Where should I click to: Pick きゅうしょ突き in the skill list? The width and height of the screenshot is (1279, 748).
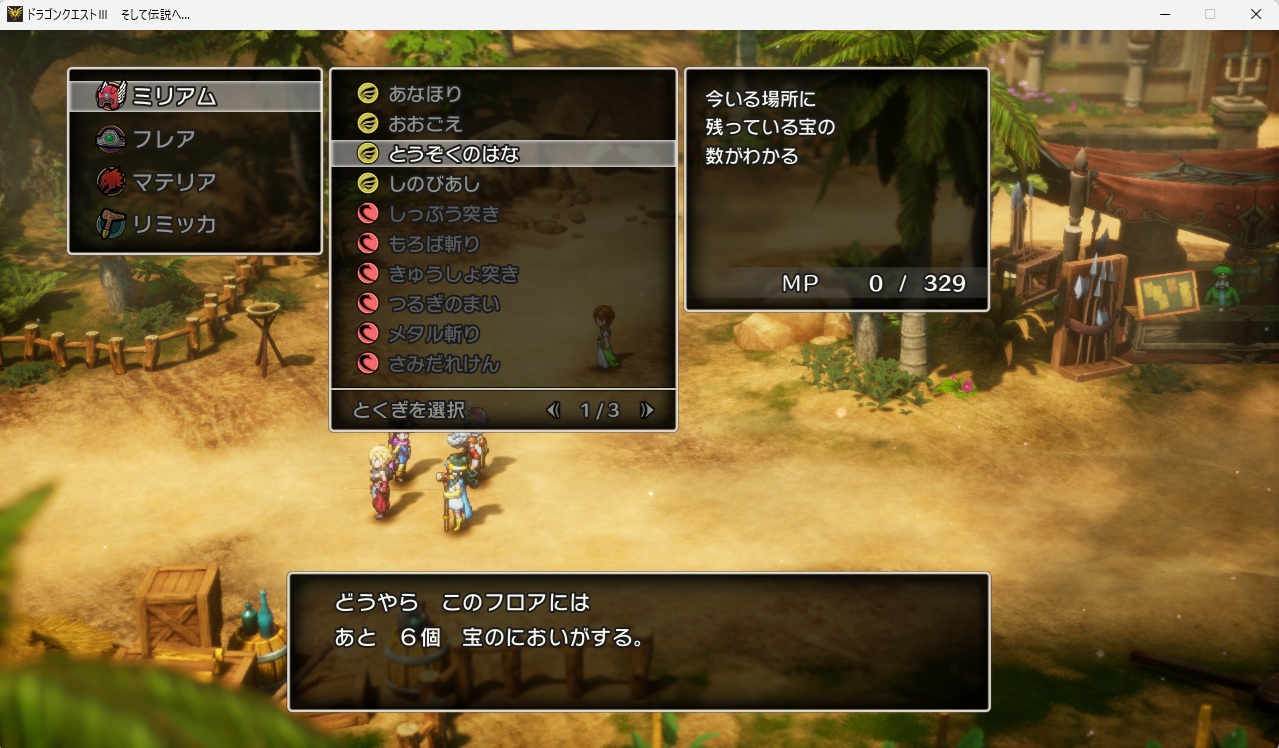[x=453, y=274]
